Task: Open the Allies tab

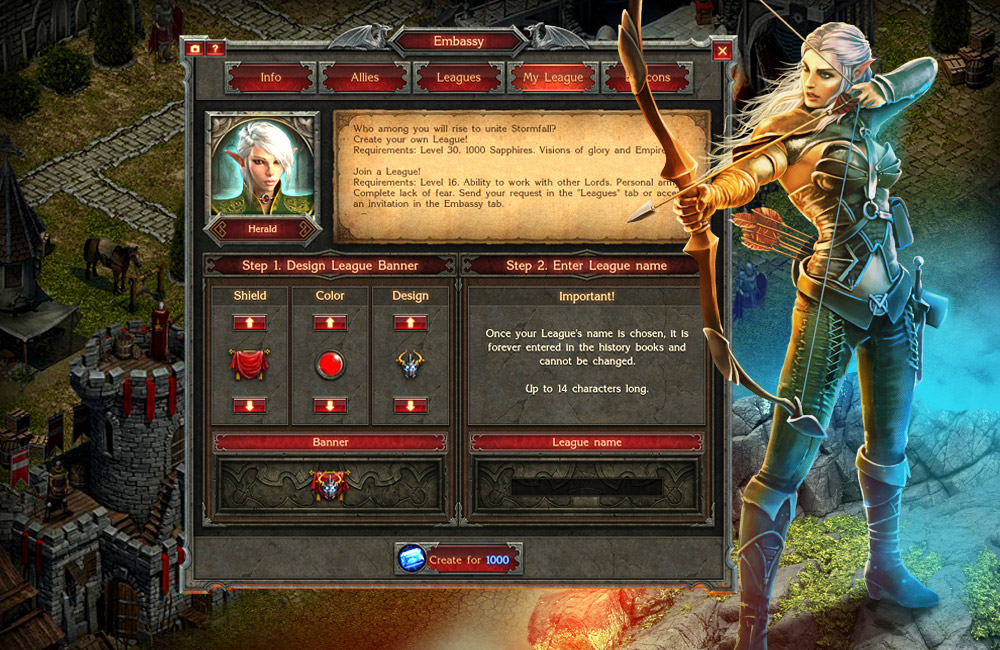Action: pos(365,77)
